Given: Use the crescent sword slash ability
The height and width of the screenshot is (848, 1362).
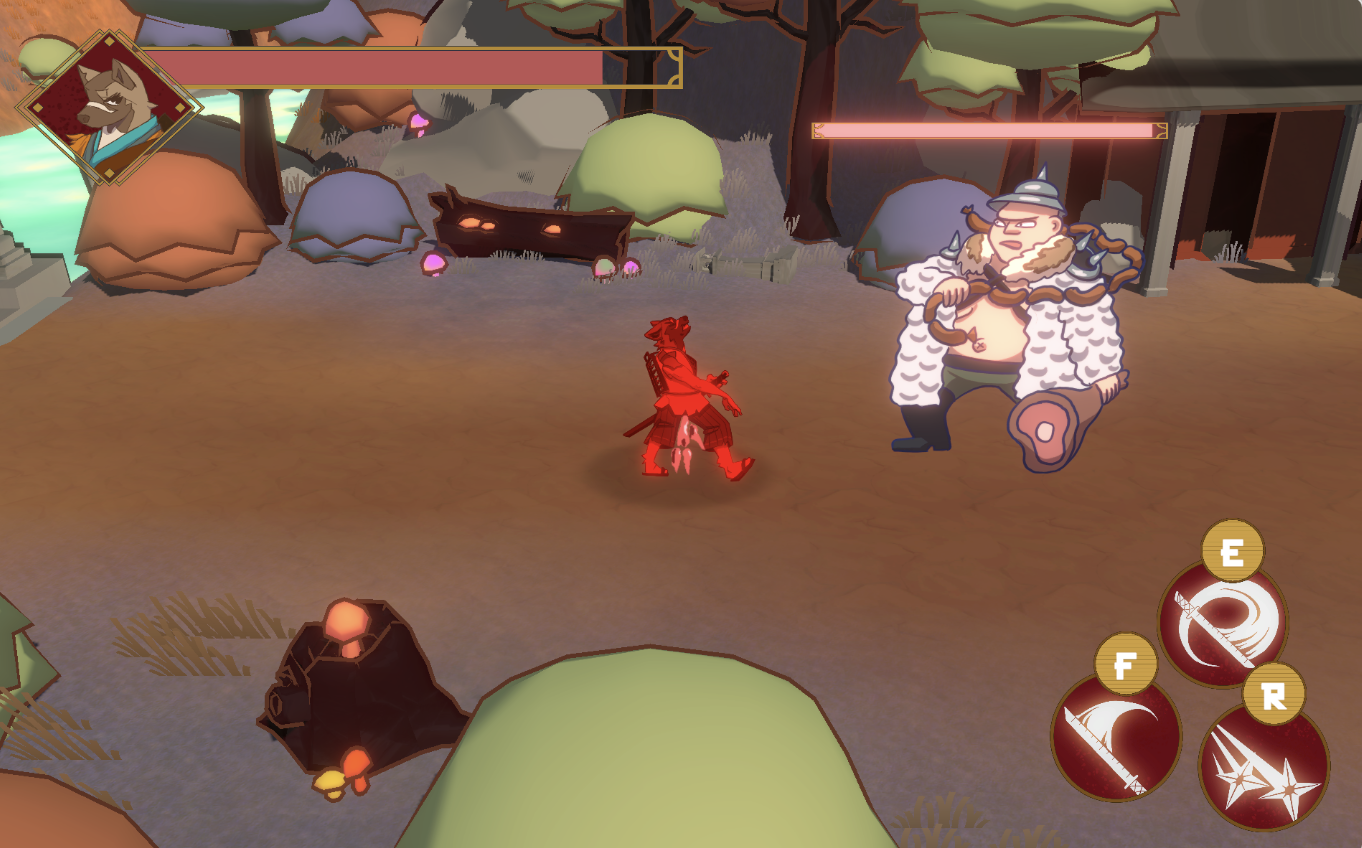Looking at the screenshot, I should pyautogui.click(x=1115, y=738).
